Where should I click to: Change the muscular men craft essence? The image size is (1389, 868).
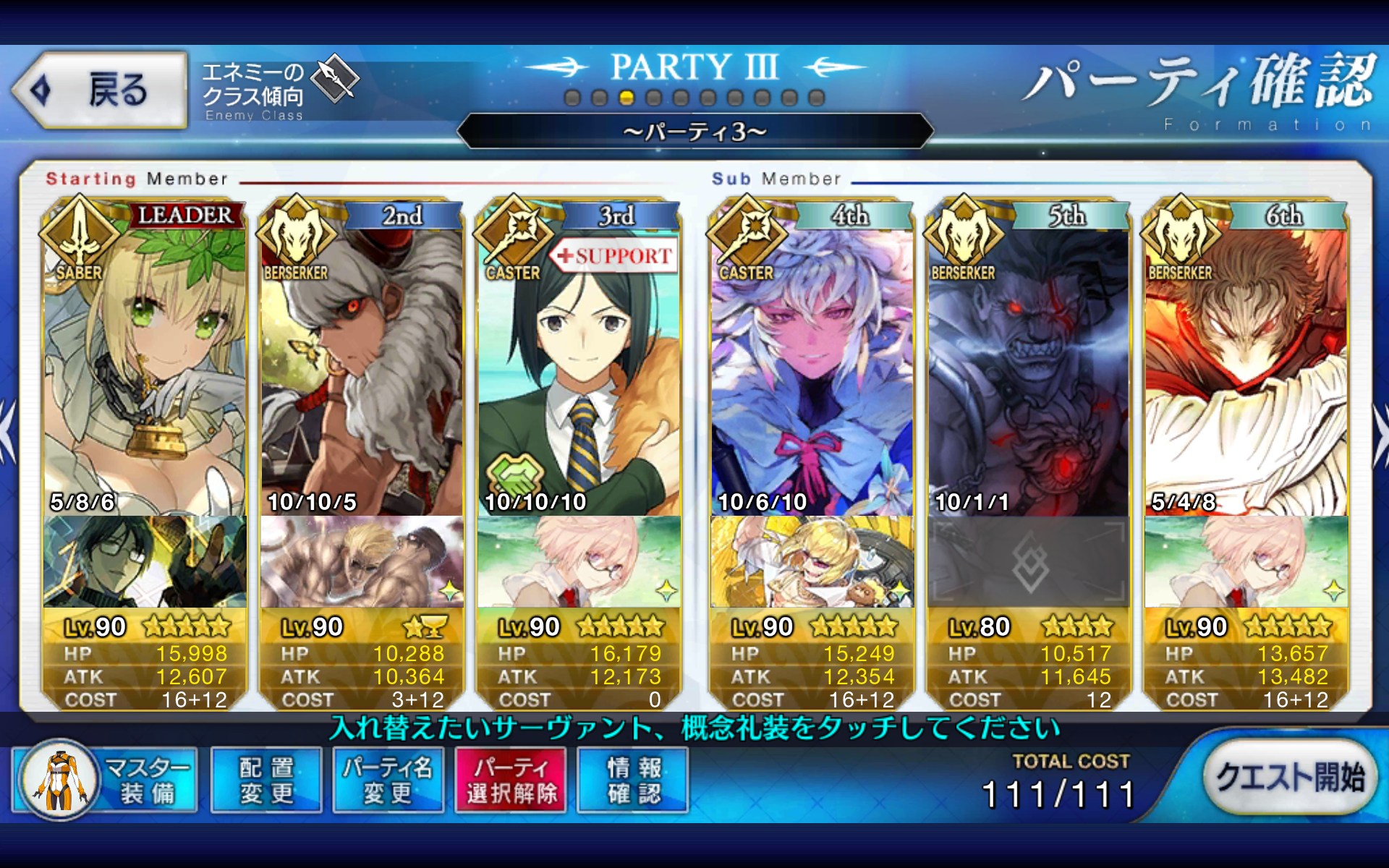[x=362, y=562]
